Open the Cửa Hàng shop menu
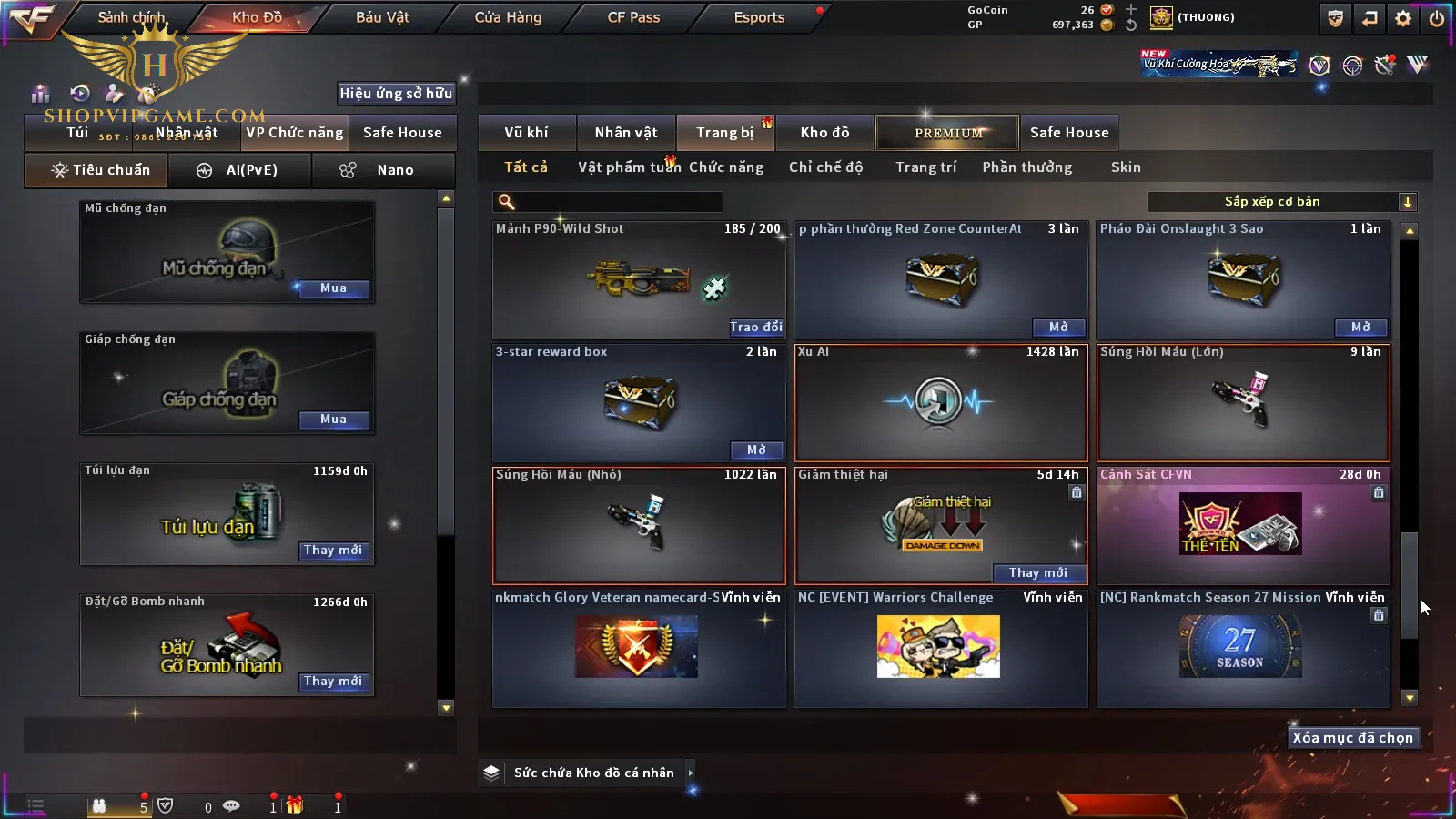This screenshot has height=819, width=1456. (508, 17)
